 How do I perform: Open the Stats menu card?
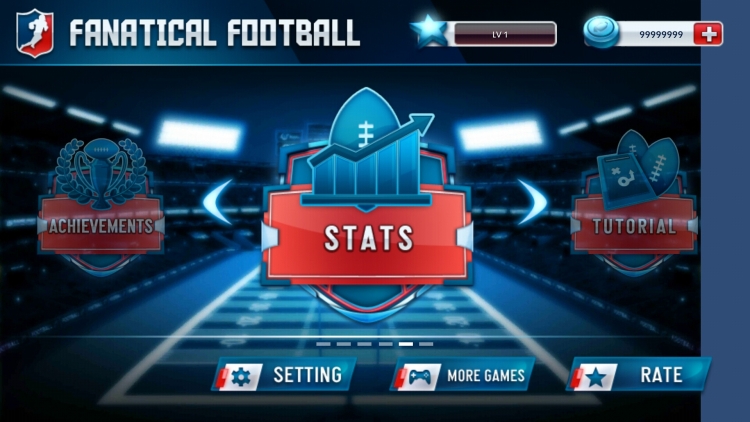point(367,237)
